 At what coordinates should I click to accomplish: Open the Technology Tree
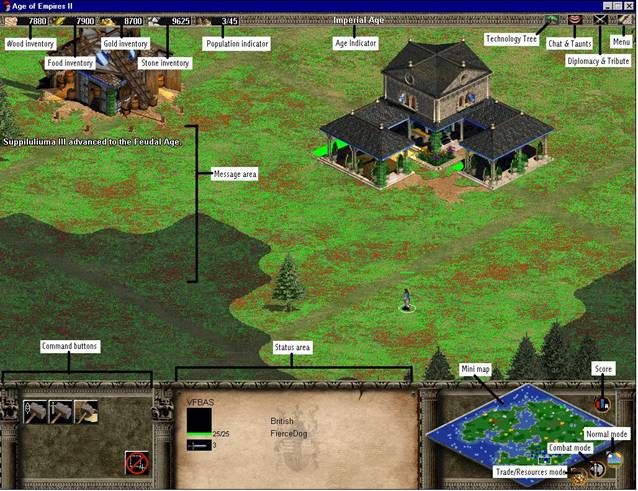pos(552,19)
